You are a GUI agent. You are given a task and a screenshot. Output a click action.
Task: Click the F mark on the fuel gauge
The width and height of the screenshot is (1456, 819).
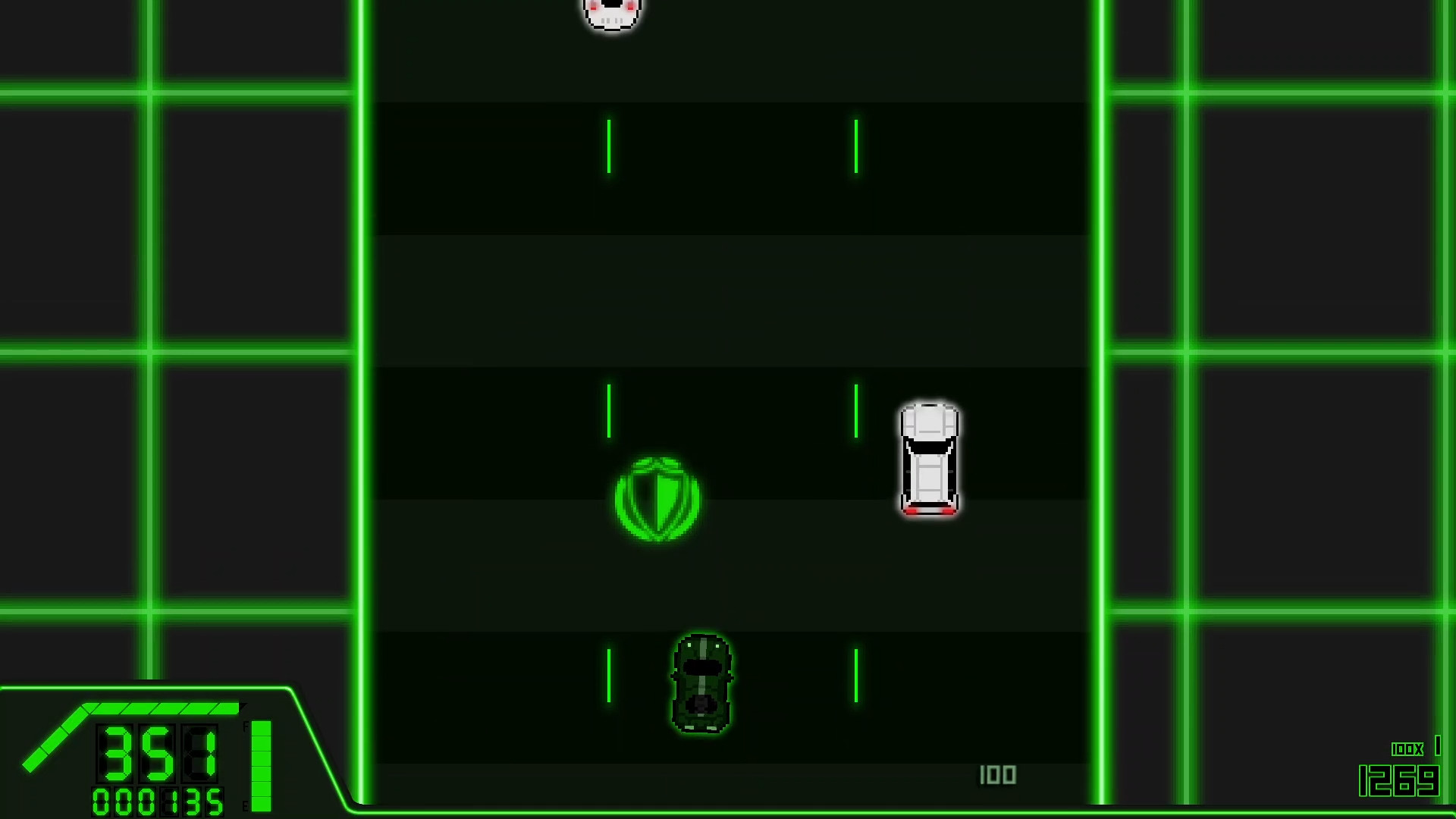(246, 726)
